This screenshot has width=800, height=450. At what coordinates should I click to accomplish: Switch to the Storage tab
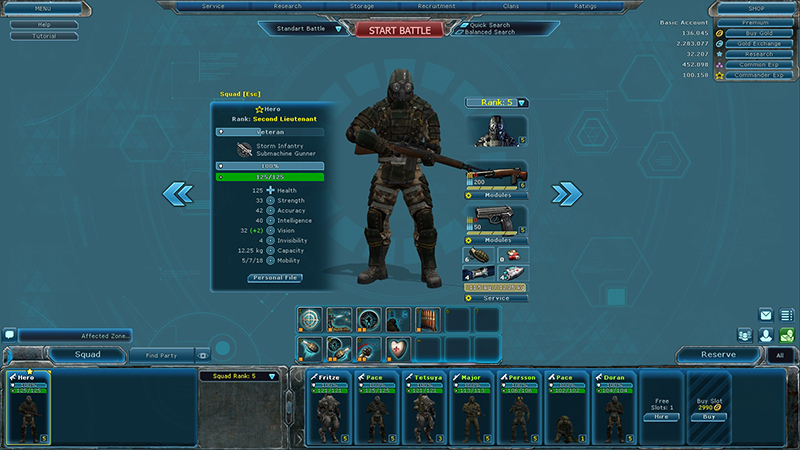[x=362, y=6]
